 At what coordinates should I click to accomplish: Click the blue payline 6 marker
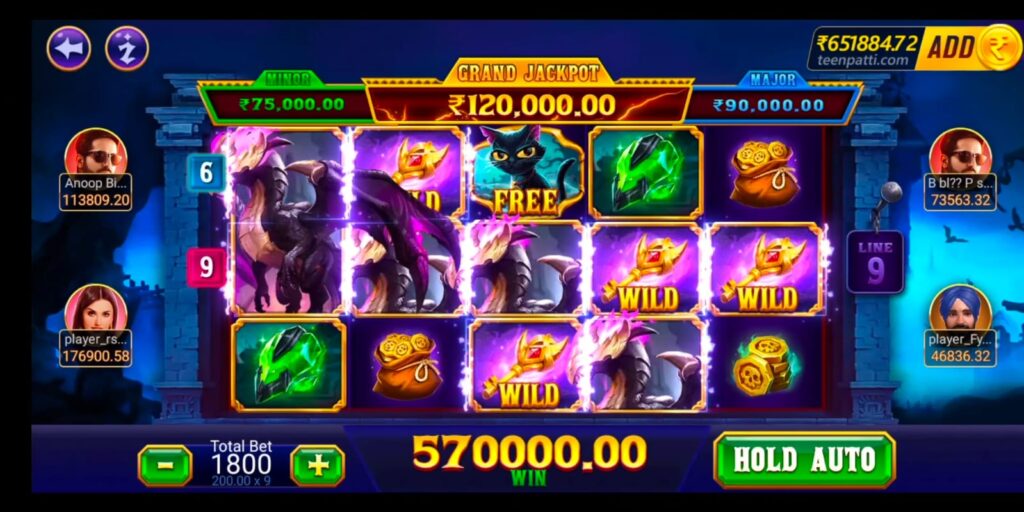click(206, 172)
